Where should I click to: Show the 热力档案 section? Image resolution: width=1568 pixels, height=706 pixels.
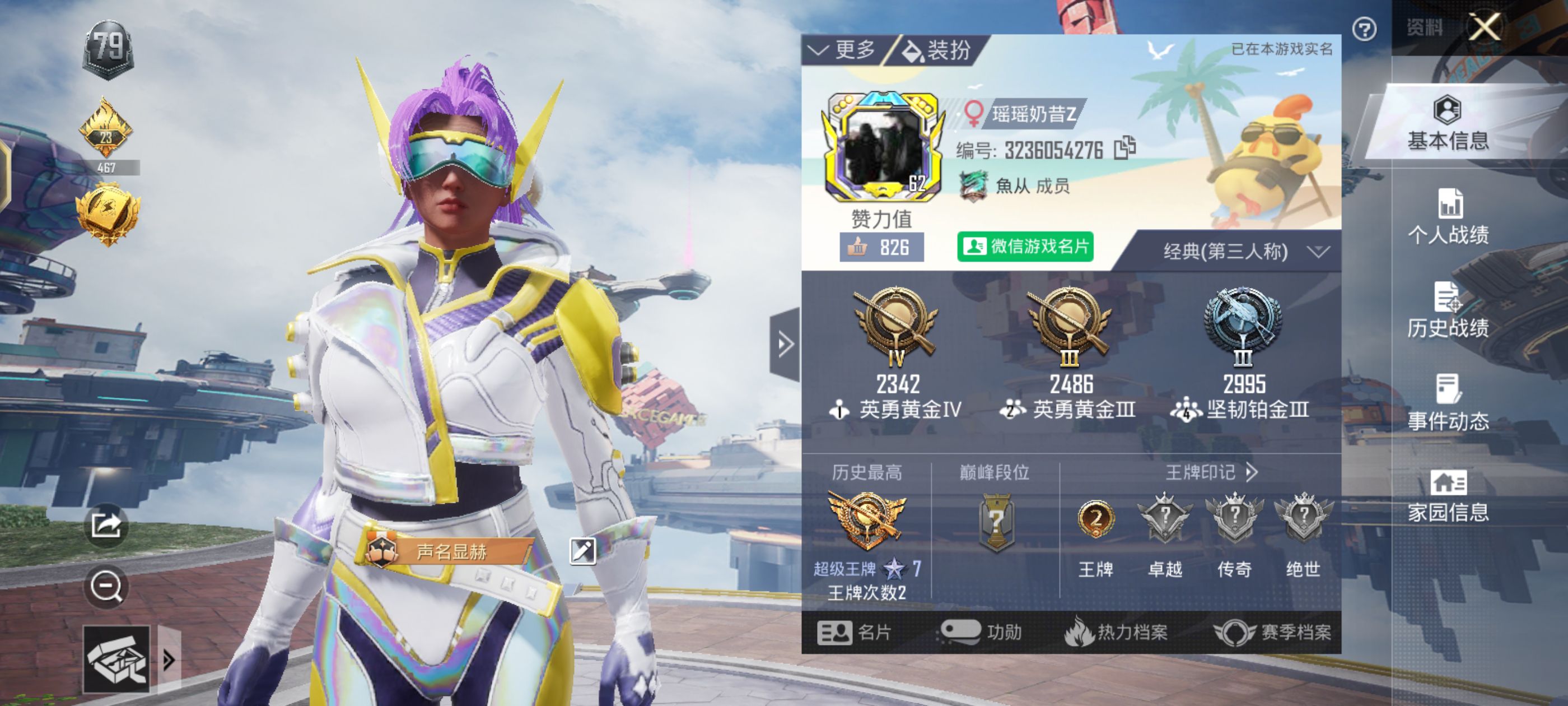1116,632
